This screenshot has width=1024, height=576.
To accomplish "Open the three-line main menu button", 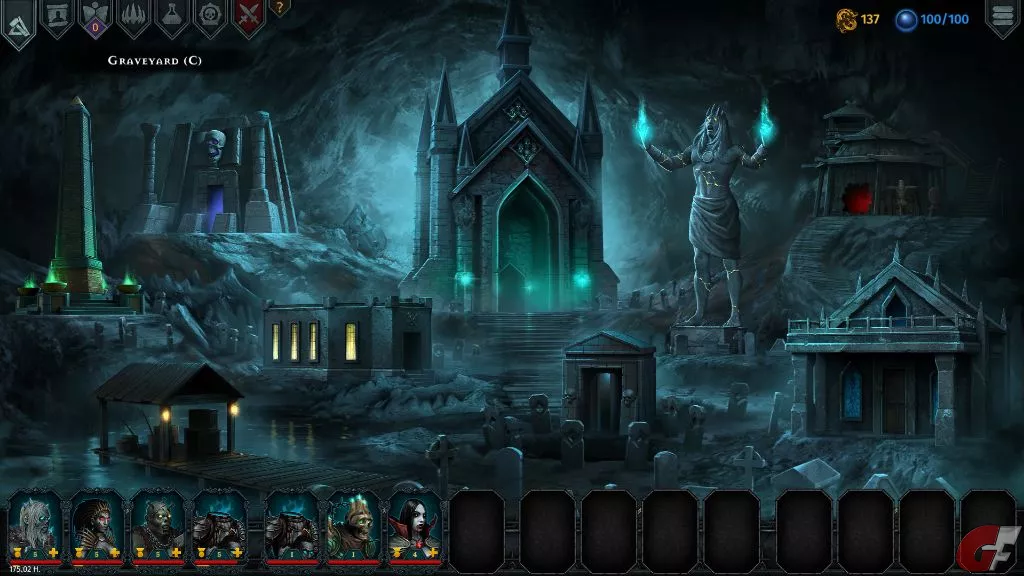I will [1002, 17].
